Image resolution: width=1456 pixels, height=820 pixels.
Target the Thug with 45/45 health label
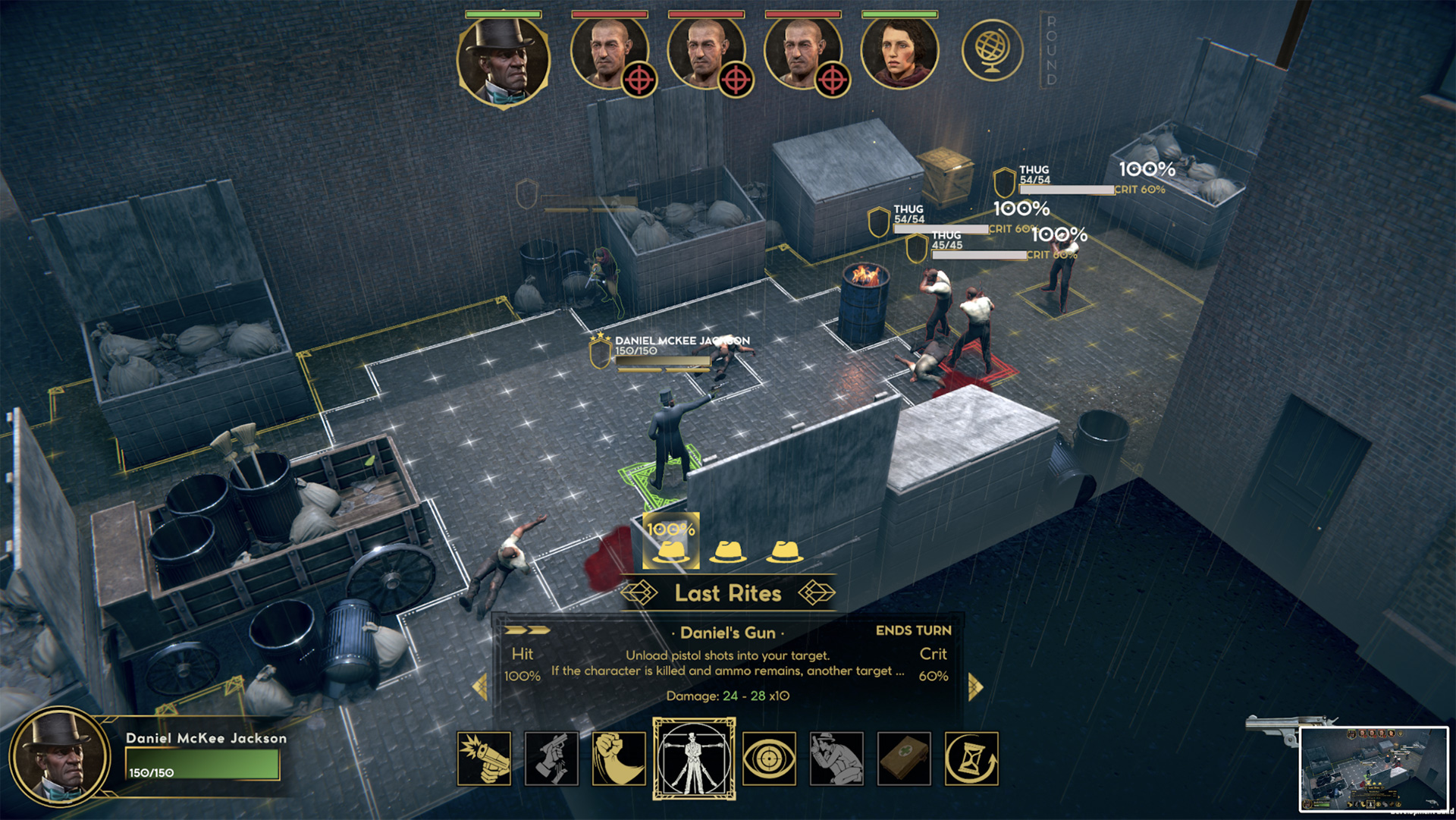pyautogui.click(x=946, y=240)
